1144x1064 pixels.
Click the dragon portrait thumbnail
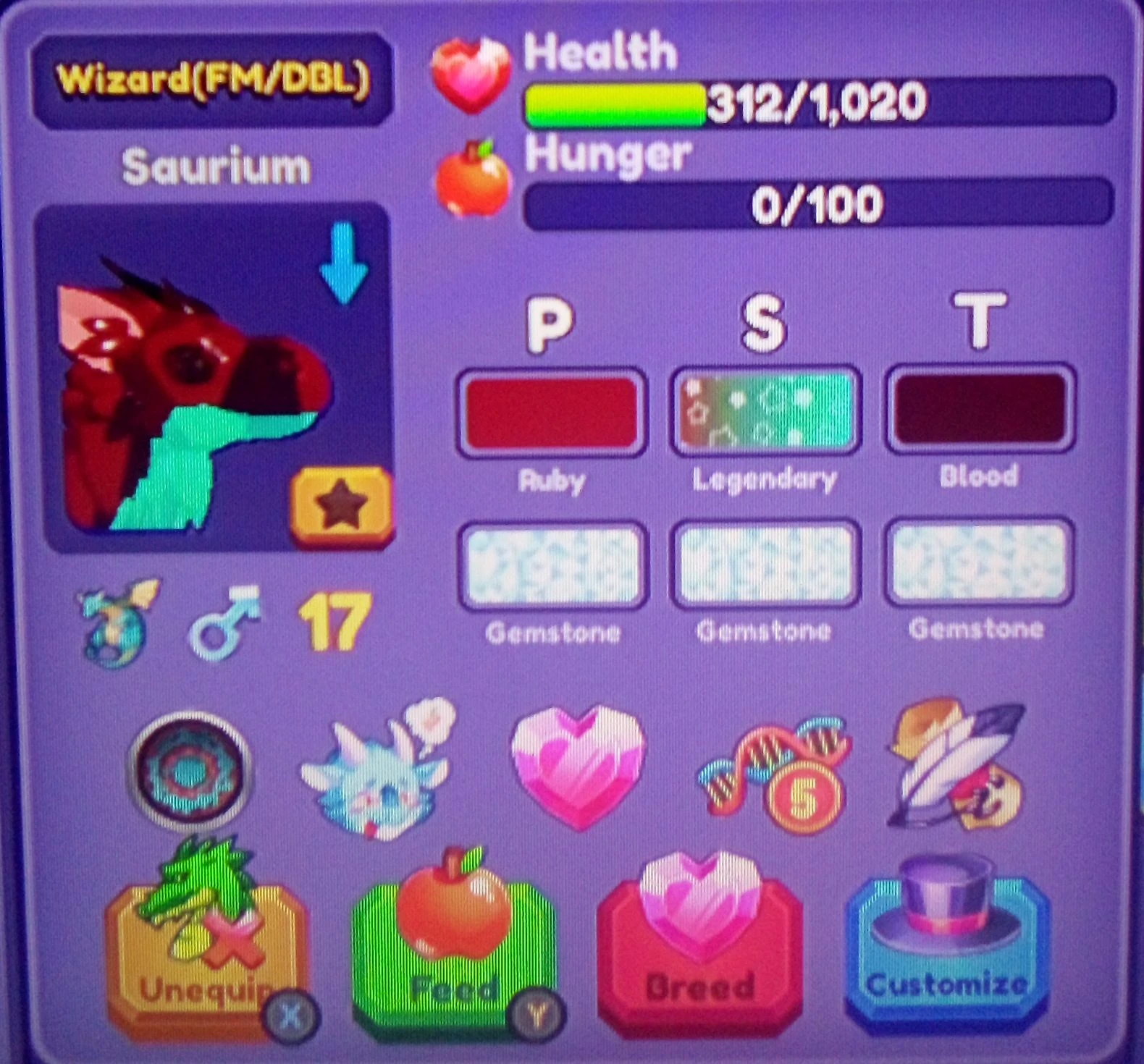tap(195, 376)
